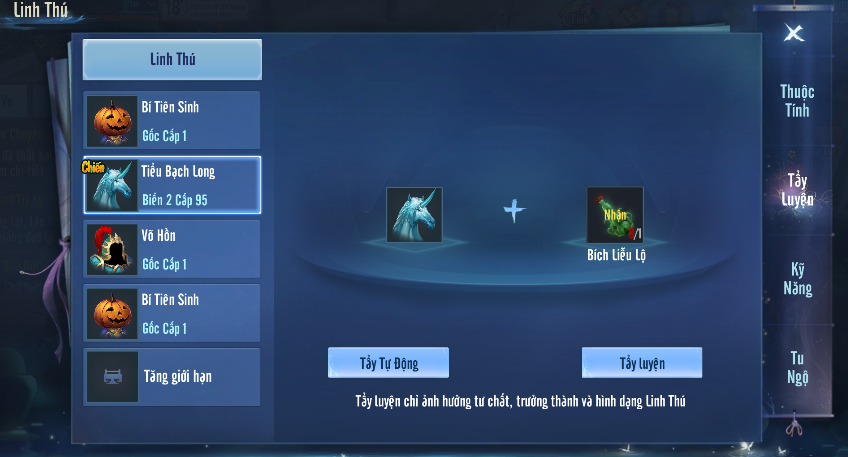Close the Linh Thú window
This screenshot has width=848, height=457.
[794, 33]
